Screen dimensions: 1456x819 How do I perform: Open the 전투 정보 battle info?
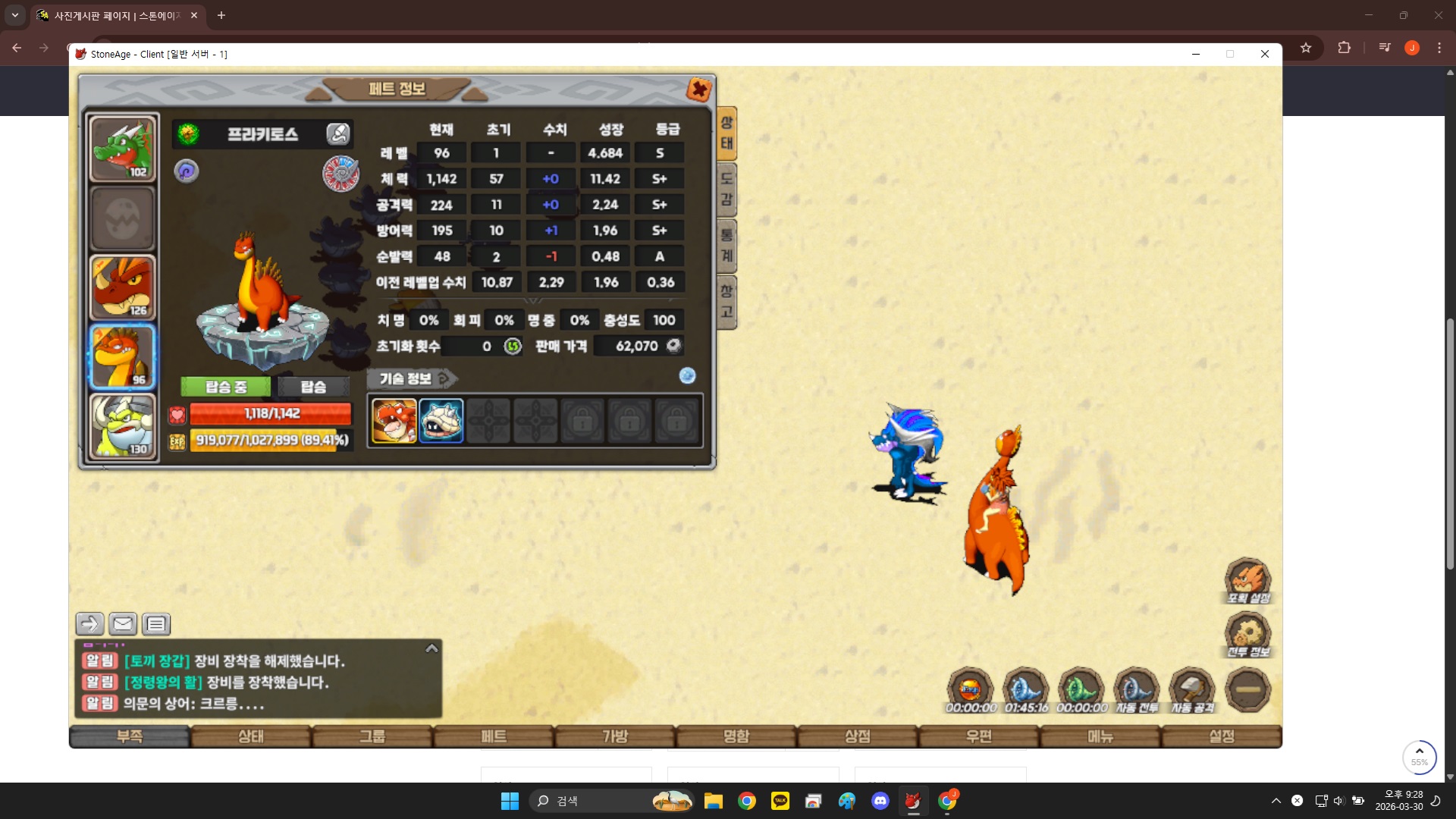tap(1247, 635)
